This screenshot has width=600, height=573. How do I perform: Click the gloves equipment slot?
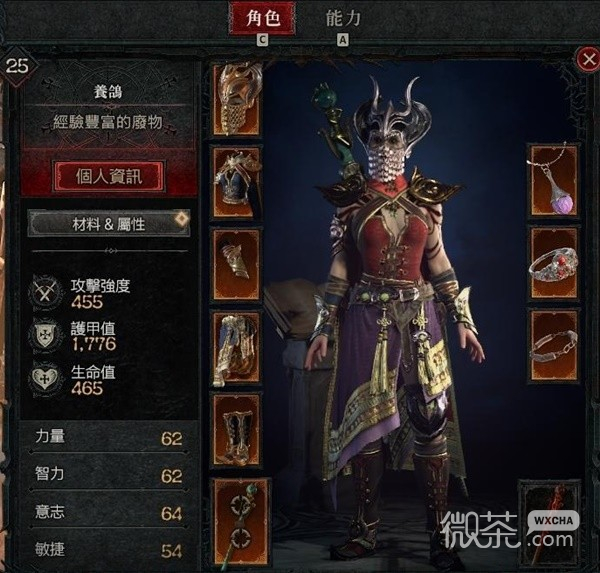pyautogui.click(x=237, y=265)
